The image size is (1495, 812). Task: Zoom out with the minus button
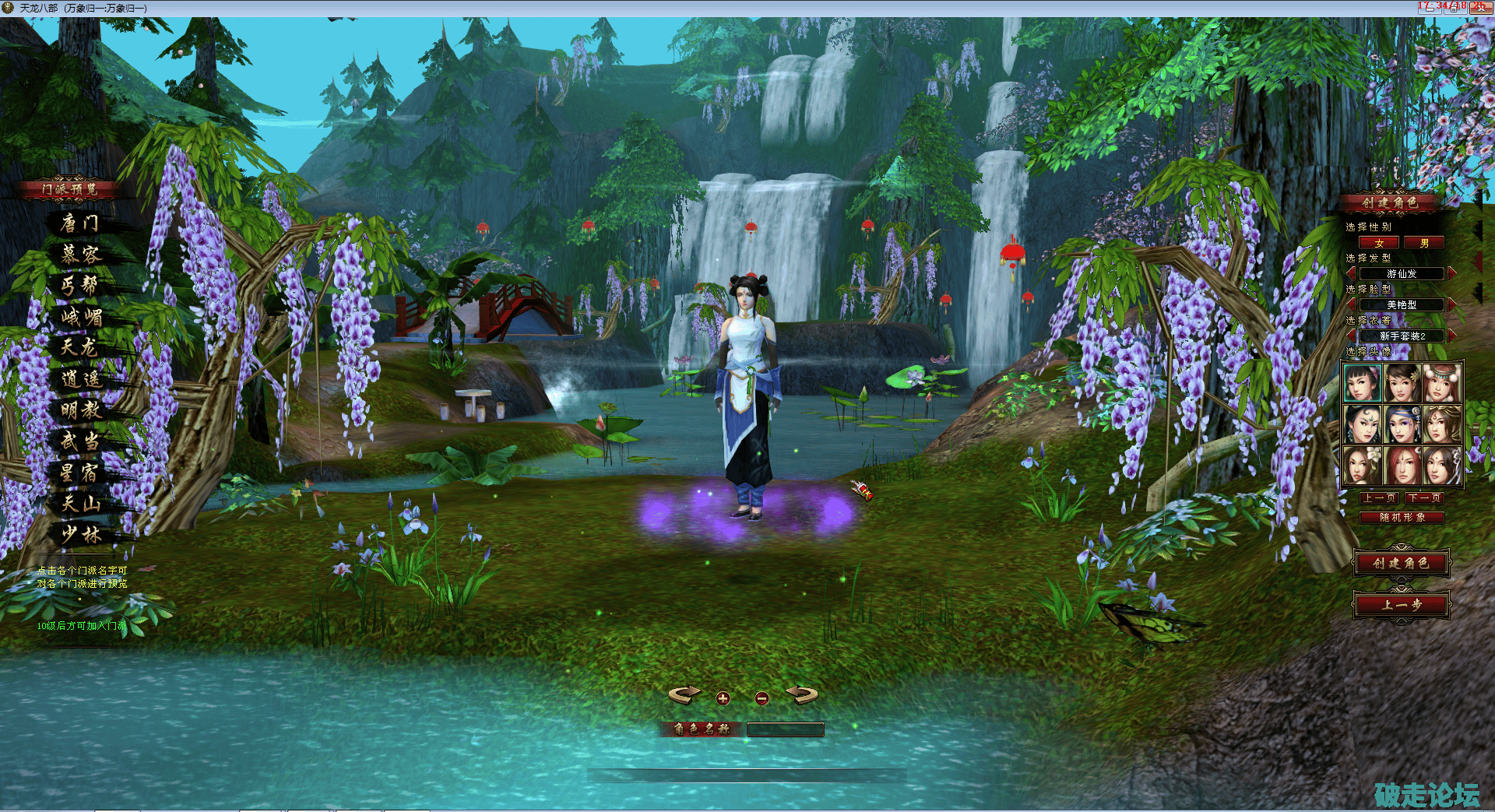[762, 698]
